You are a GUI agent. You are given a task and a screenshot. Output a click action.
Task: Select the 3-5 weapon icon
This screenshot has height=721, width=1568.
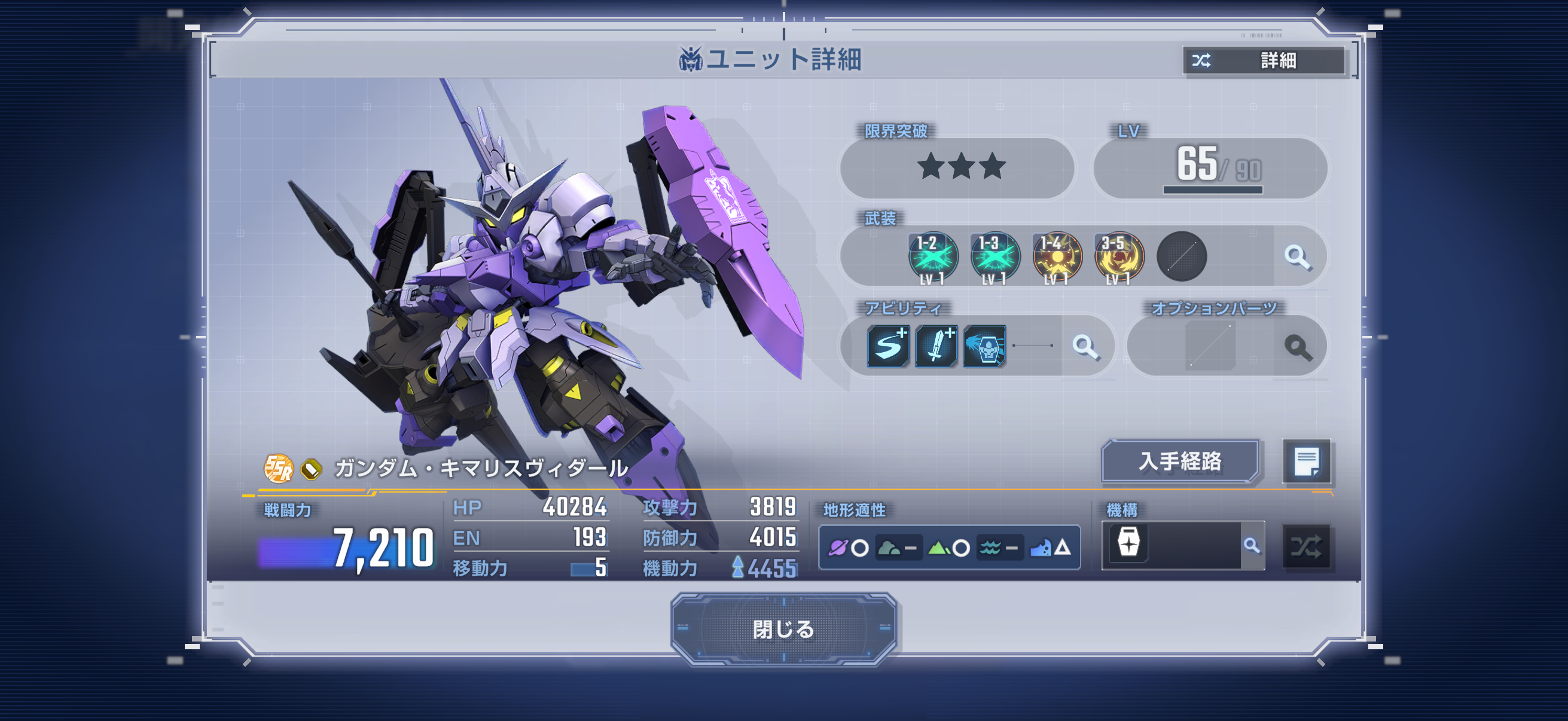(1119, 257)
